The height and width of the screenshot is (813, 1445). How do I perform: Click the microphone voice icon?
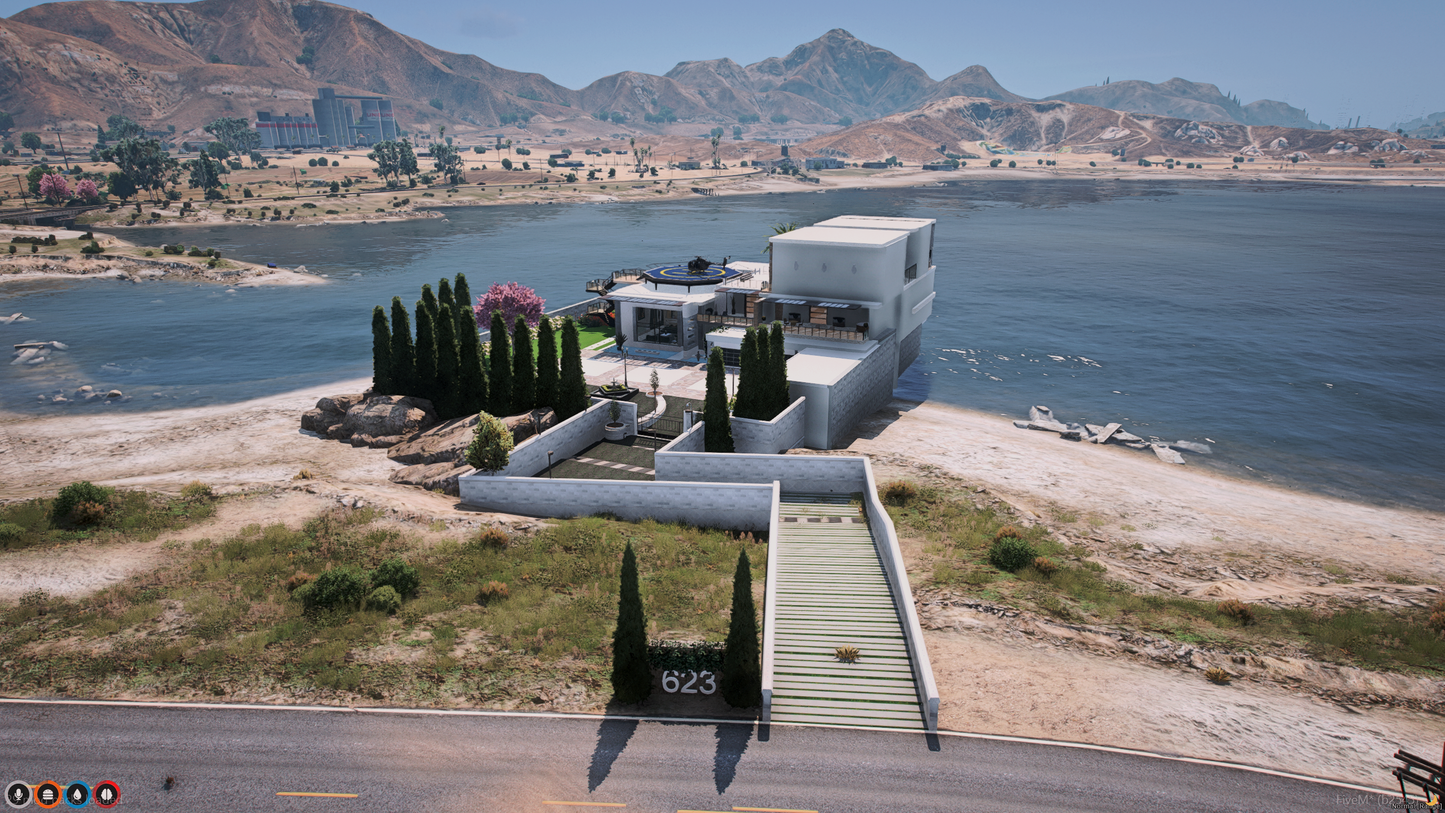(x=18, y=794)
